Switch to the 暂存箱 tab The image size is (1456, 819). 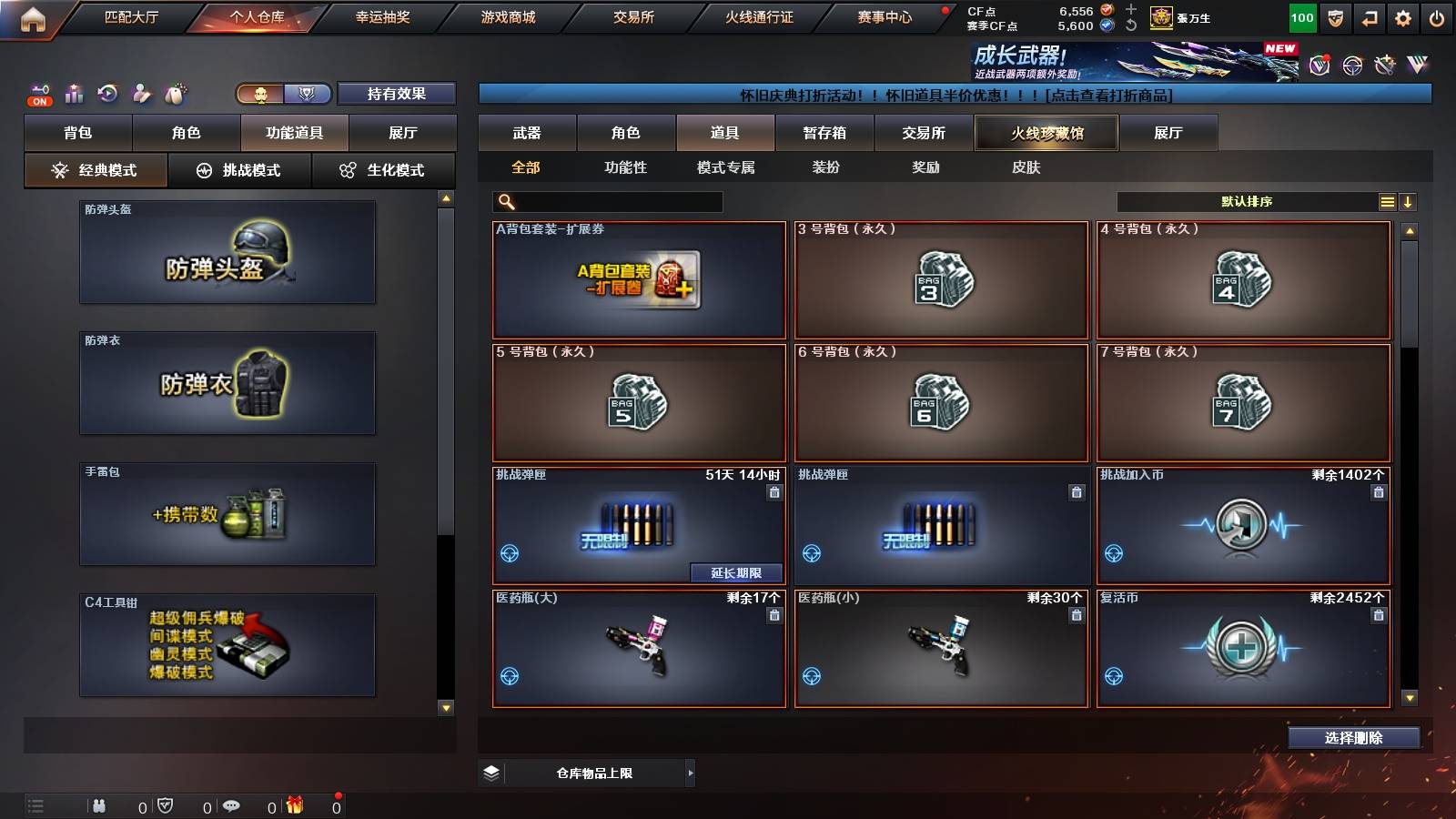pyautogui.click(x=824, y=133)
